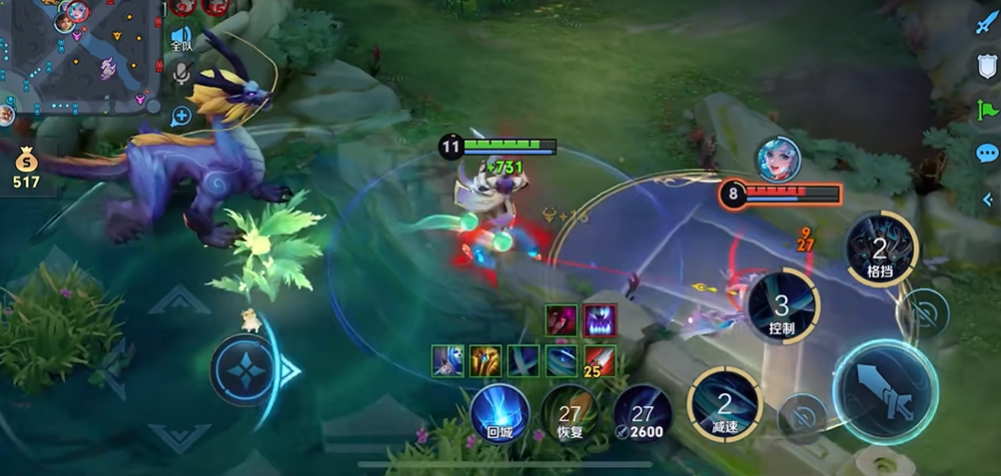The image size is (1001, 476).
Task: Select the red blade item with 25
Action: [x=599, y=360]
